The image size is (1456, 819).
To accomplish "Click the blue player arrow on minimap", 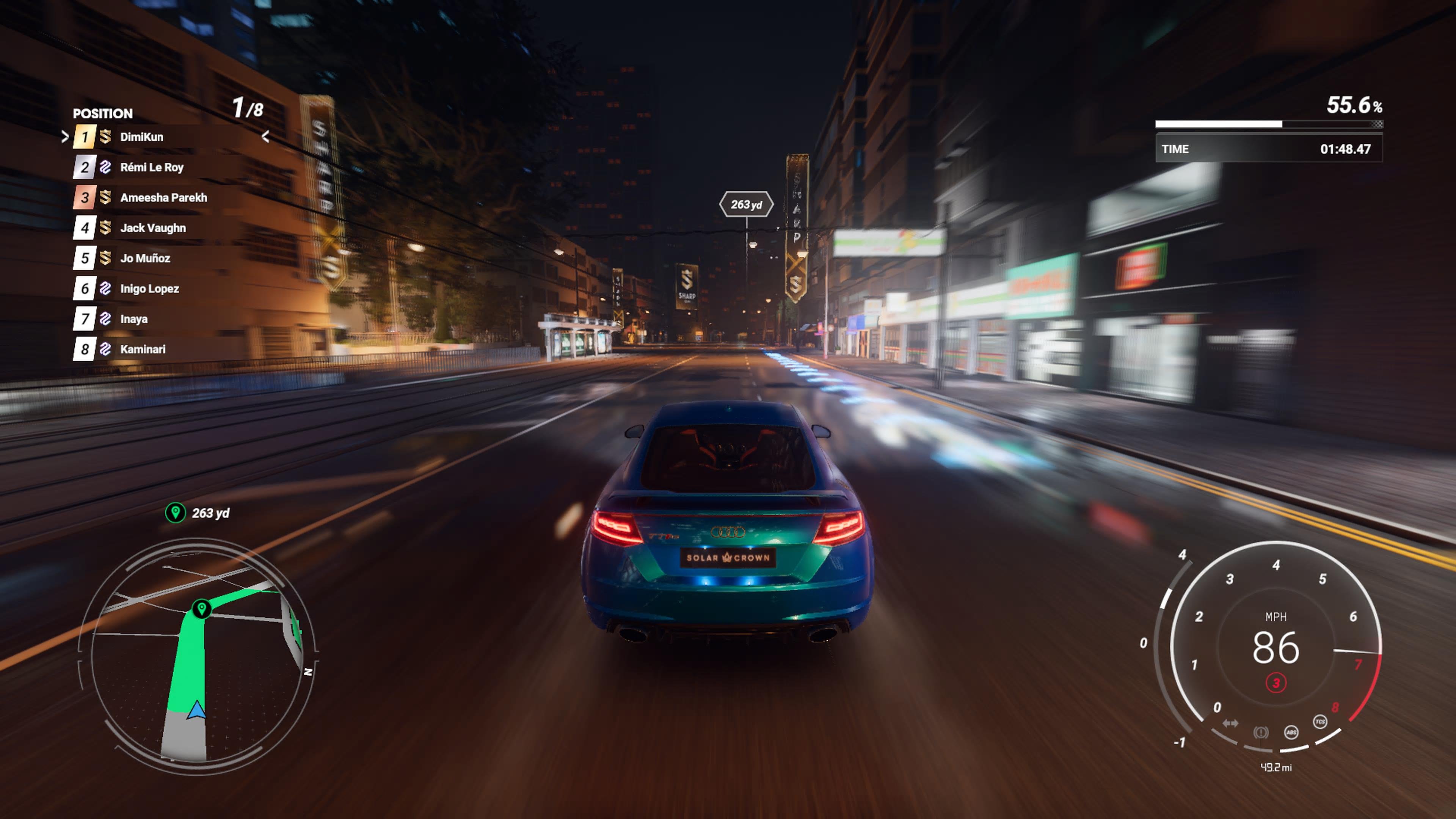I will pyautogui.click(x=197, y=710).
